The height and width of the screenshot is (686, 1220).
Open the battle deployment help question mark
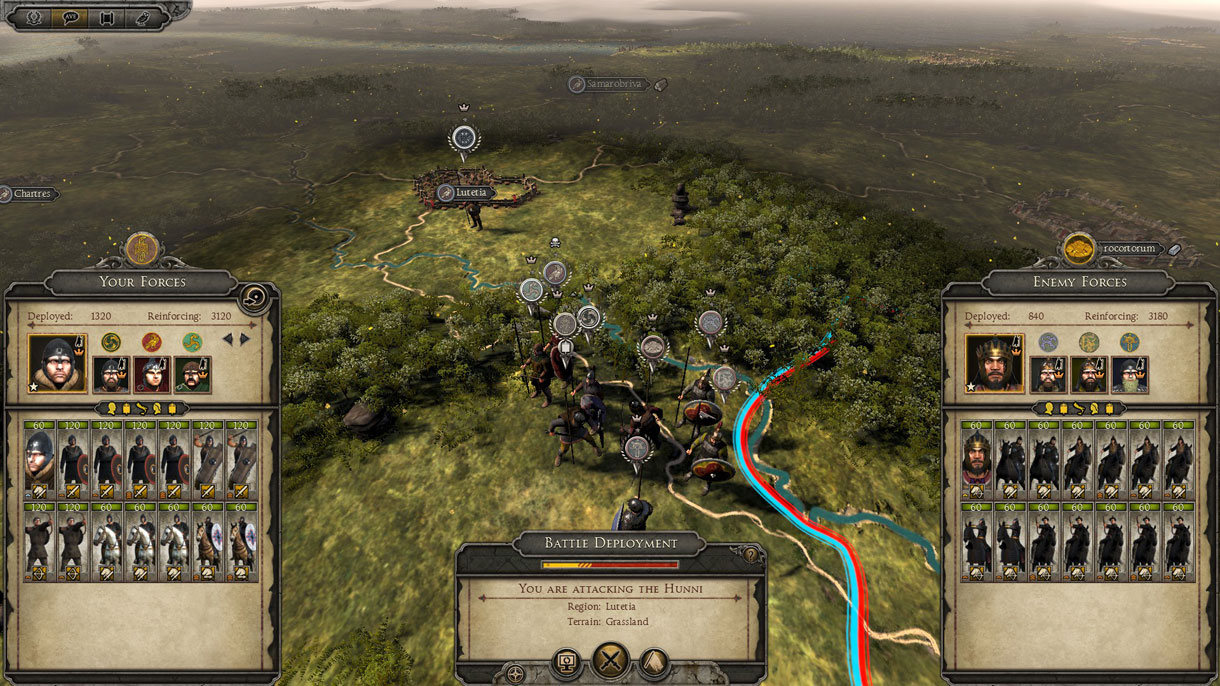[x=749, y=553]
